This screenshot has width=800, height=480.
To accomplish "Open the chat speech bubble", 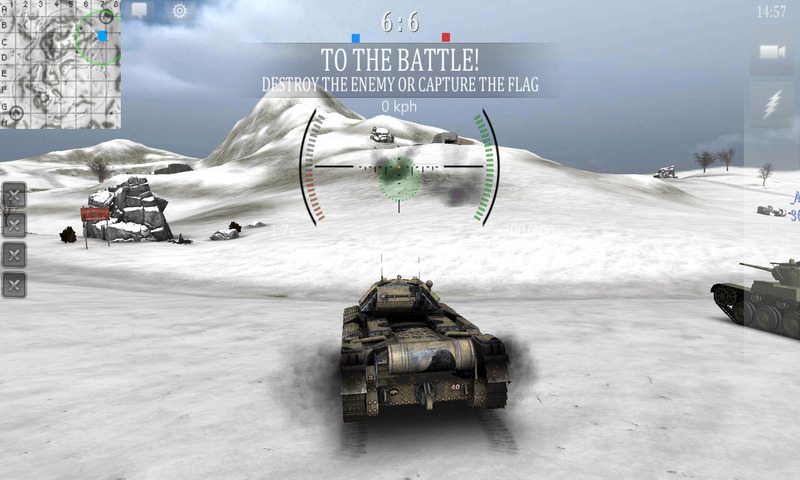I will pyautogui.click(x=139, y=11).
